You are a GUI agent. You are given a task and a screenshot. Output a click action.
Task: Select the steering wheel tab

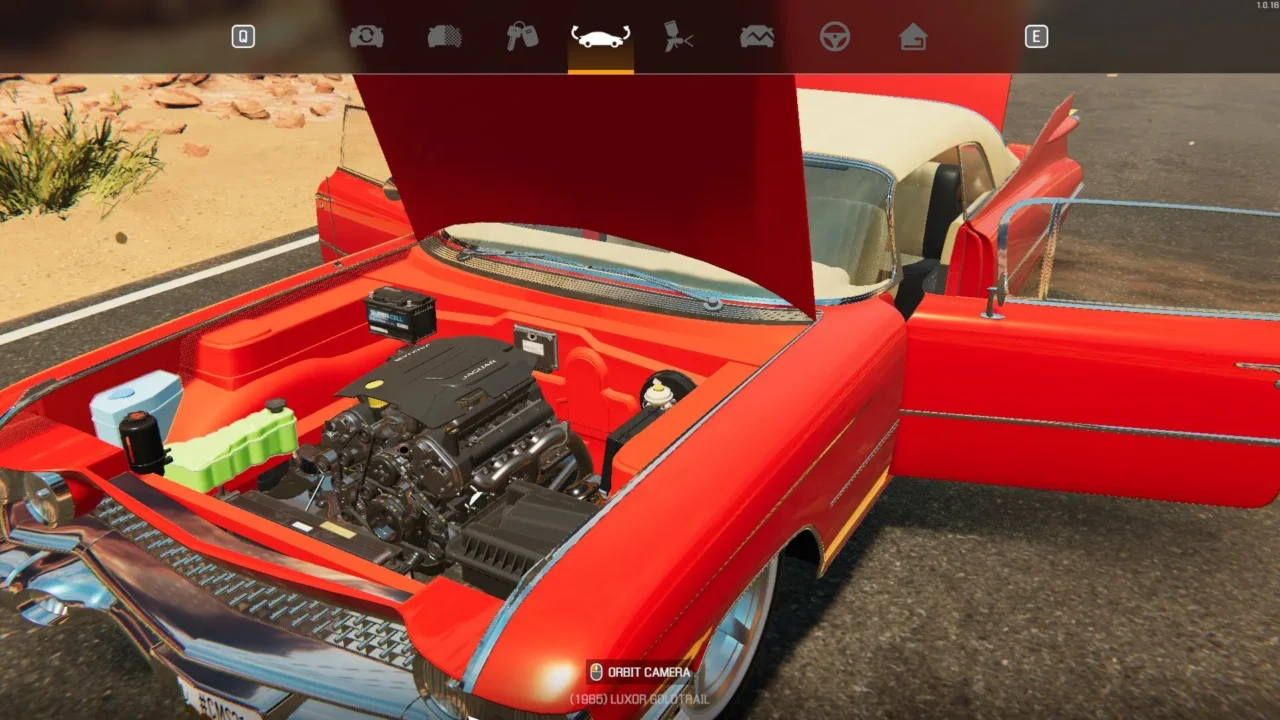[835, 37]
